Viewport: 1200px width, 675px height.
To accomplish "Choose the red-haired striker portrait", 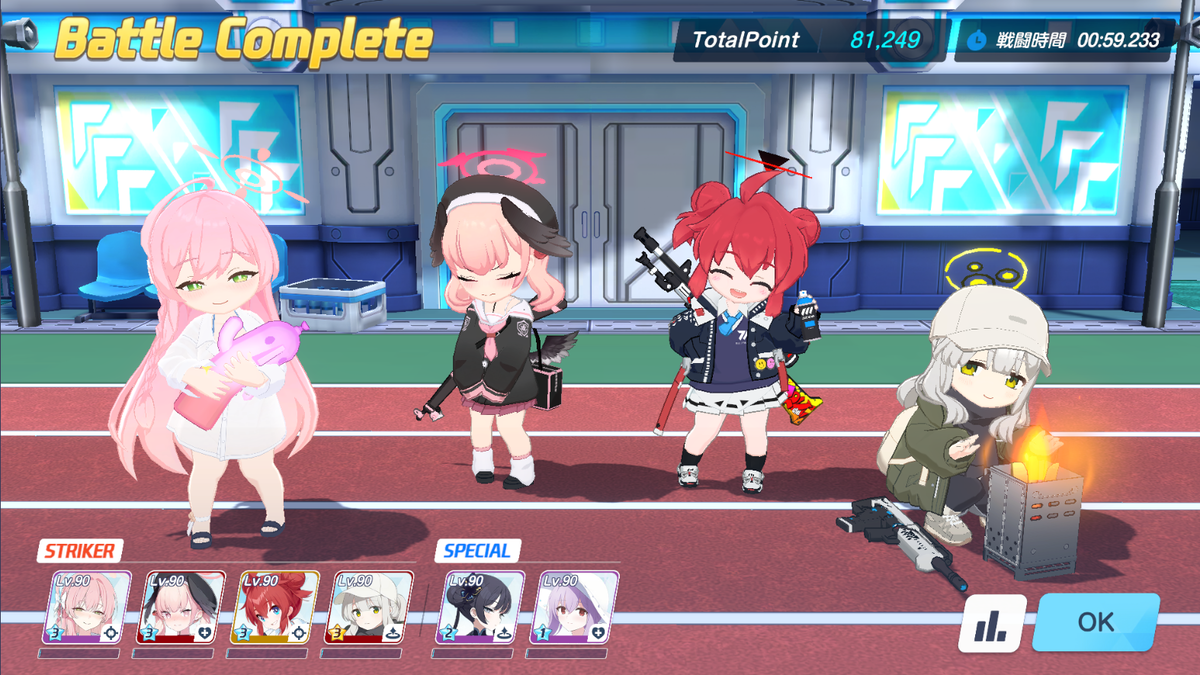I will [x=275, y=607].
